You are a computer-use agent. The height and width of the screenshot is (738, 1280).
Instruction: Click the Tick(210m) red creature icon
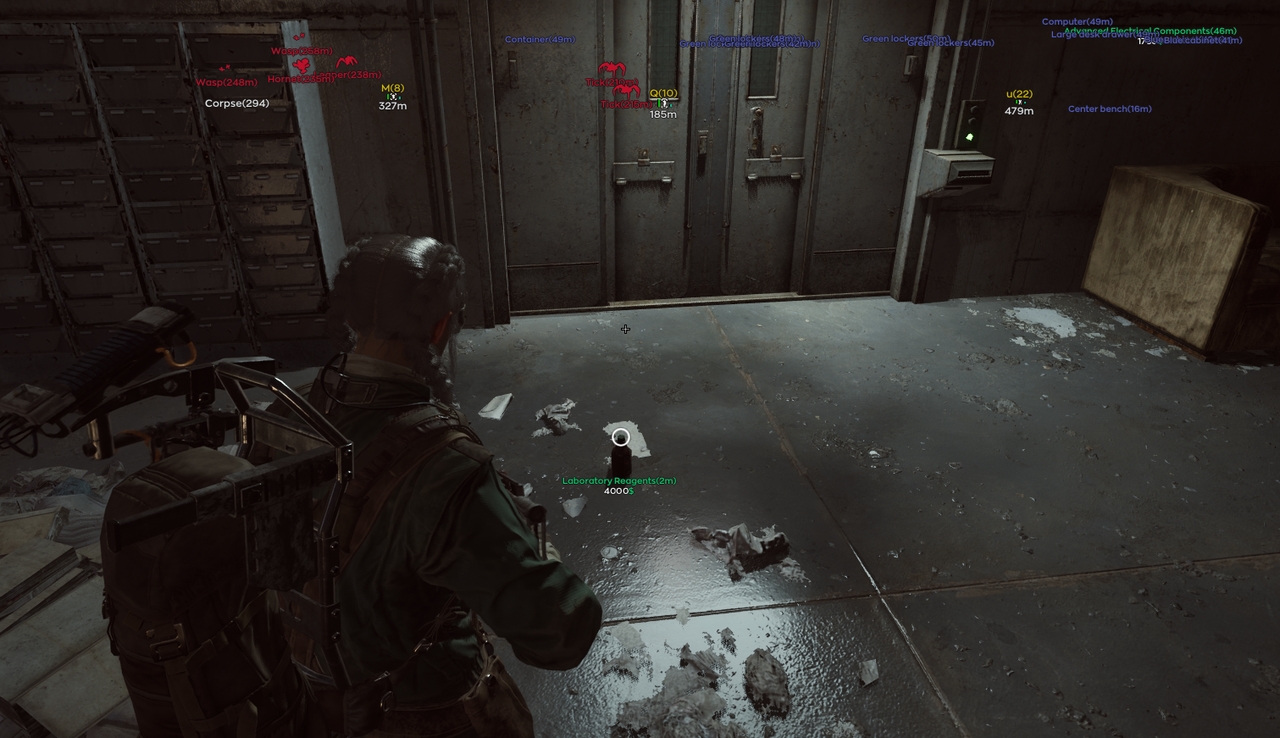612,69
